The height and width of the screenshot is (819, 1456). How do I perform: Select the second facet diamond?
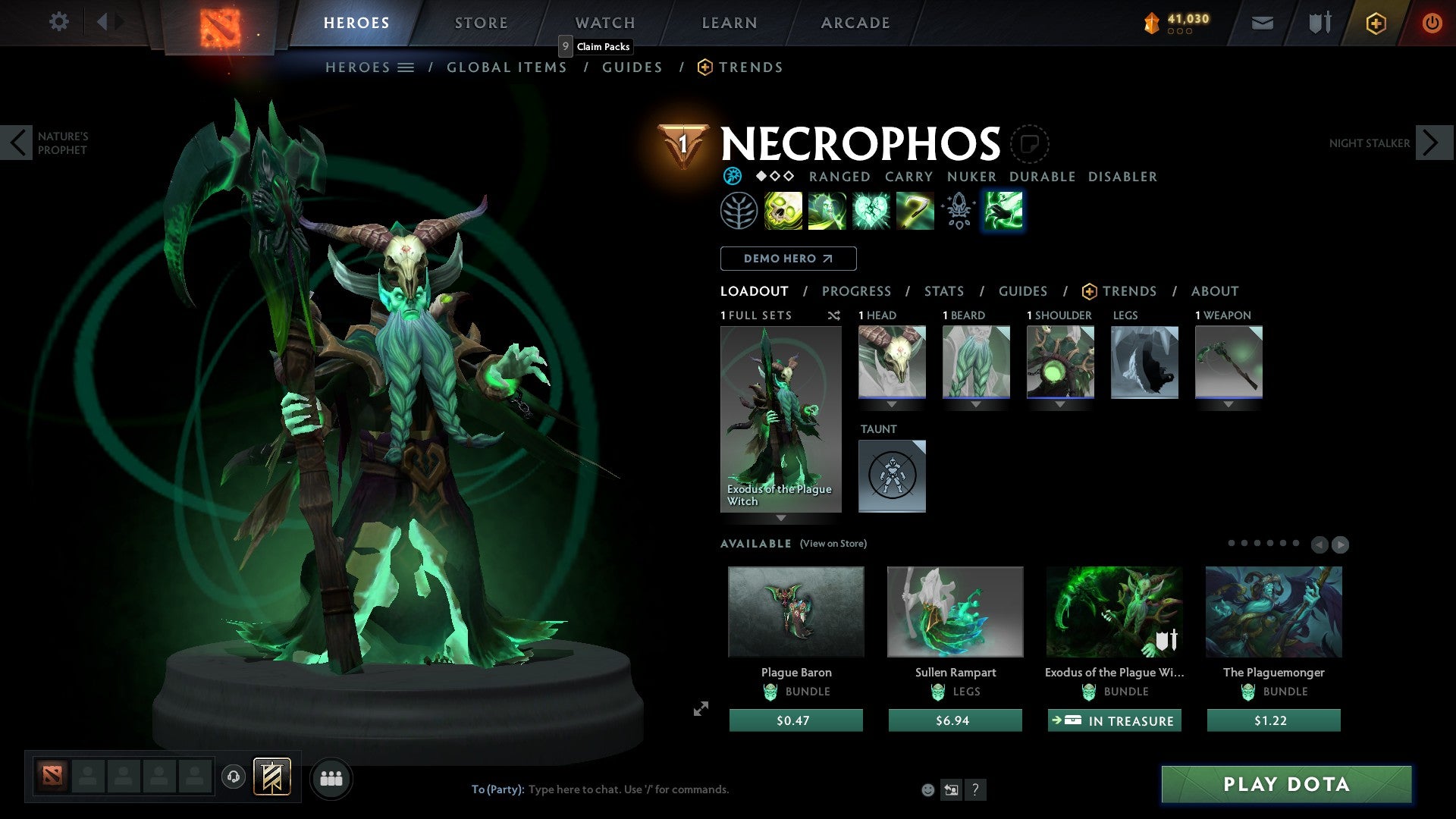click(774, 176)
